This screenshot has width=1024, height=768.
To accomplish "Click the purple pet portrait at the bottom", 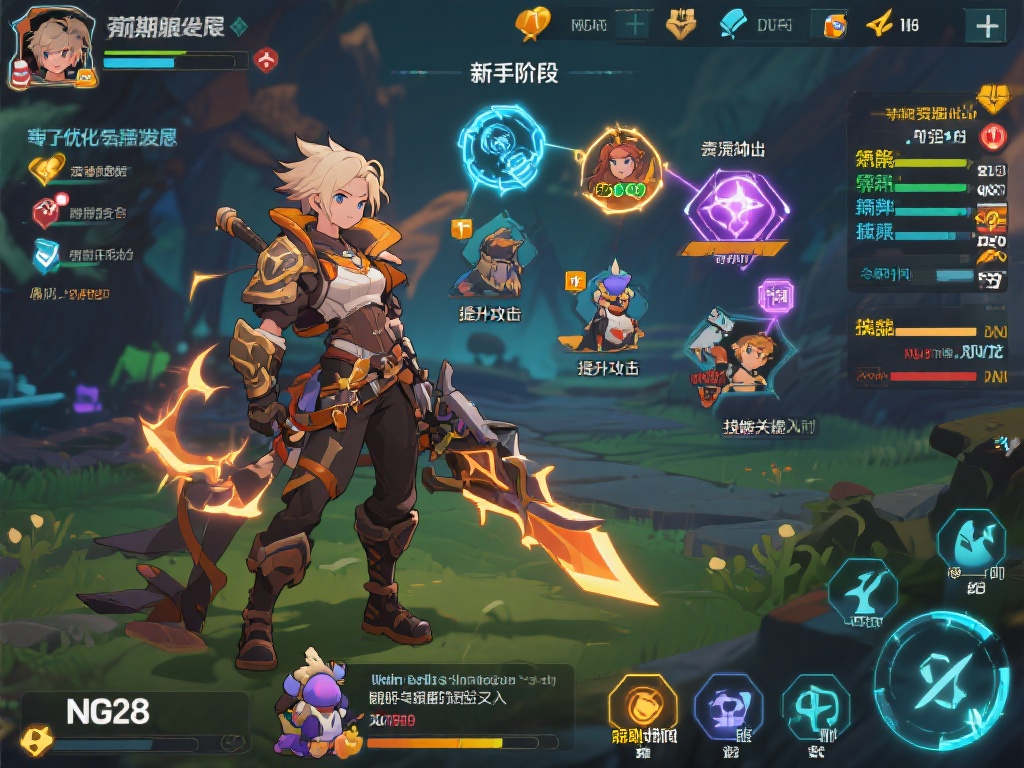I will point(314,708).
